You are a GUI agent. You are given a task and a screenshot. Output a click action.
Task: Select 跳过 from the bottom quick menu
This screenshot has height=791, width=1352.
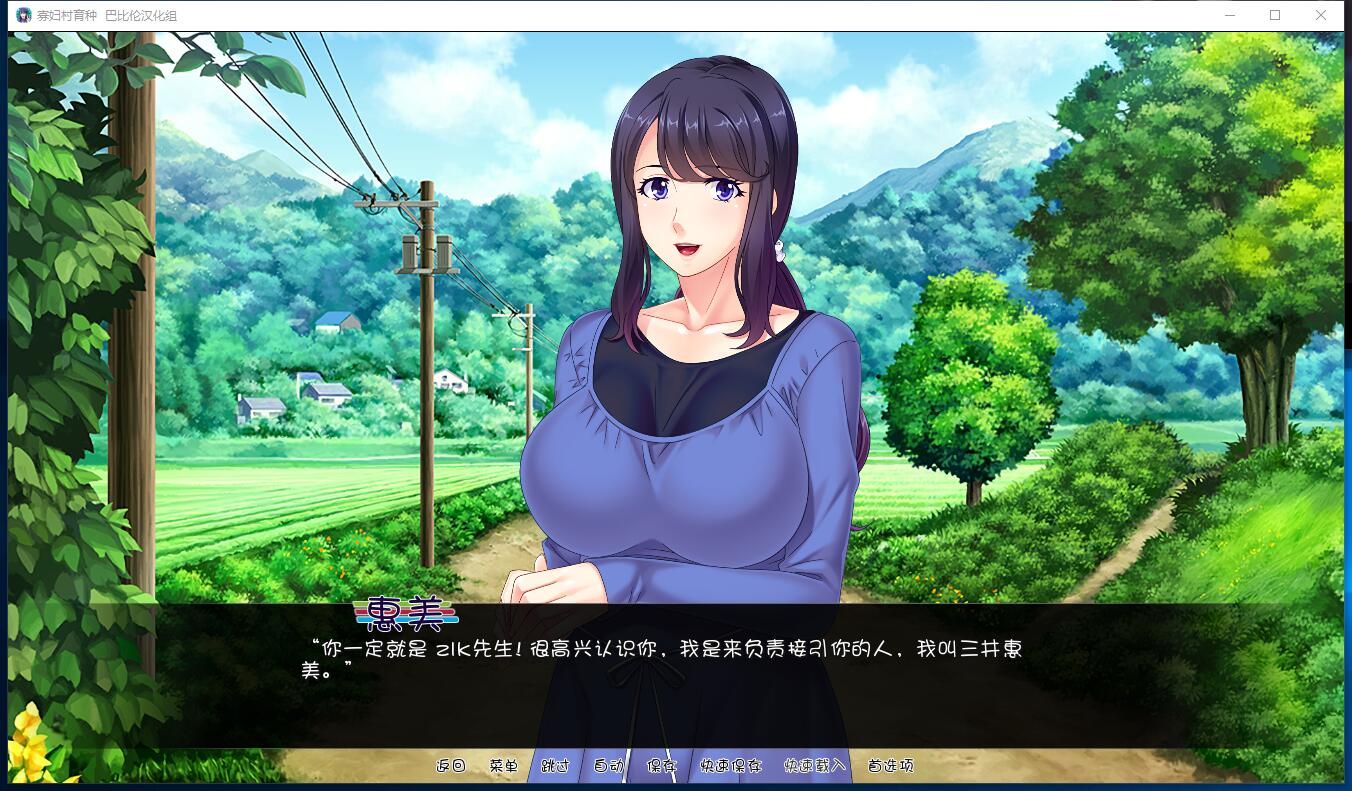(554, 765)
